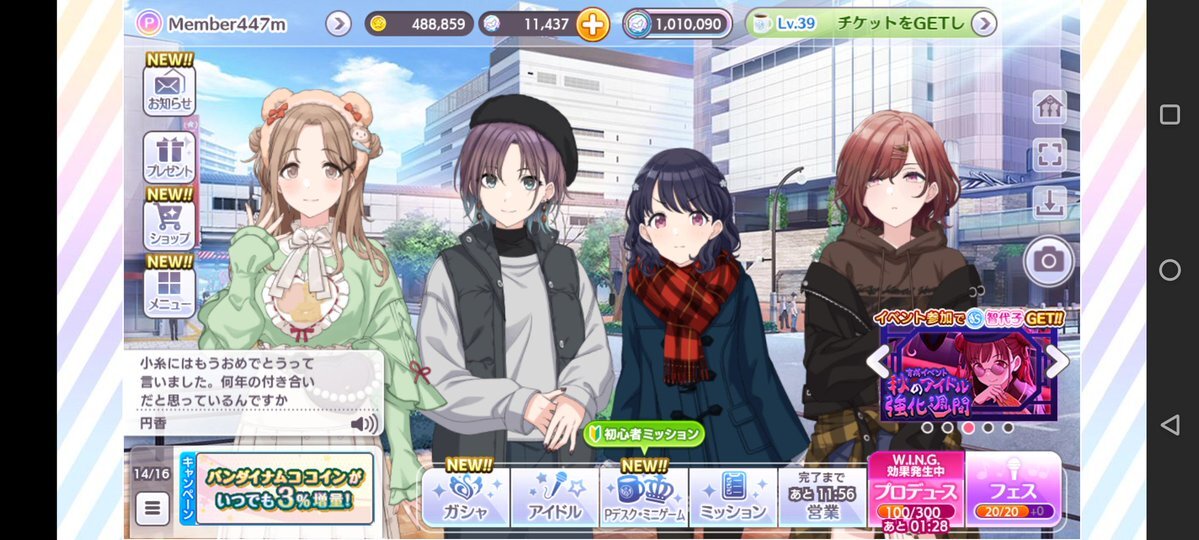Viewport: 1199px width, 540px height.
Task: Replay voice line with the speaker icon
Action: [364, 423]
